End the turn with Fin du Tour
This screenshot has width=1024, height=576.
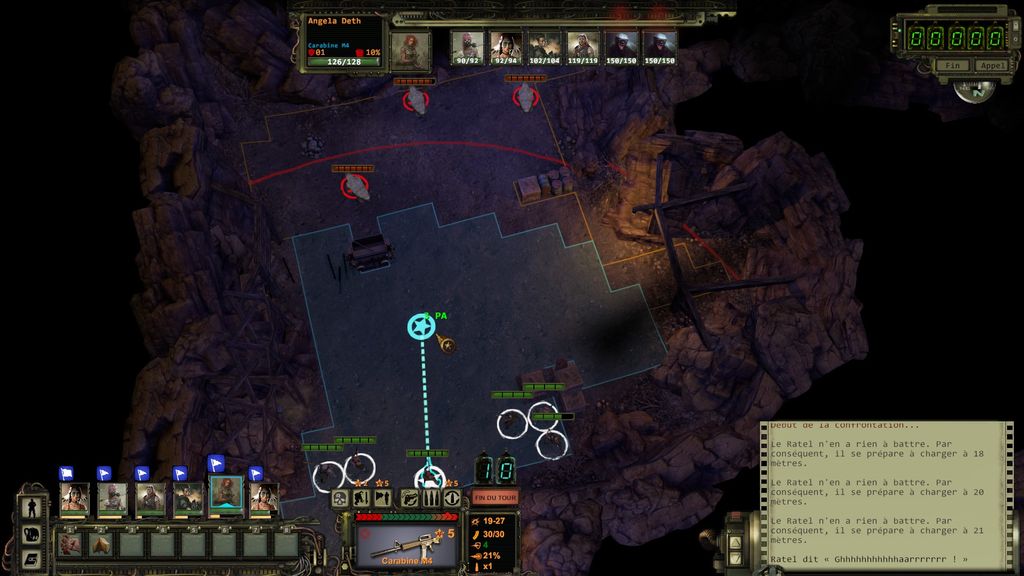click(x=495, y=497)
